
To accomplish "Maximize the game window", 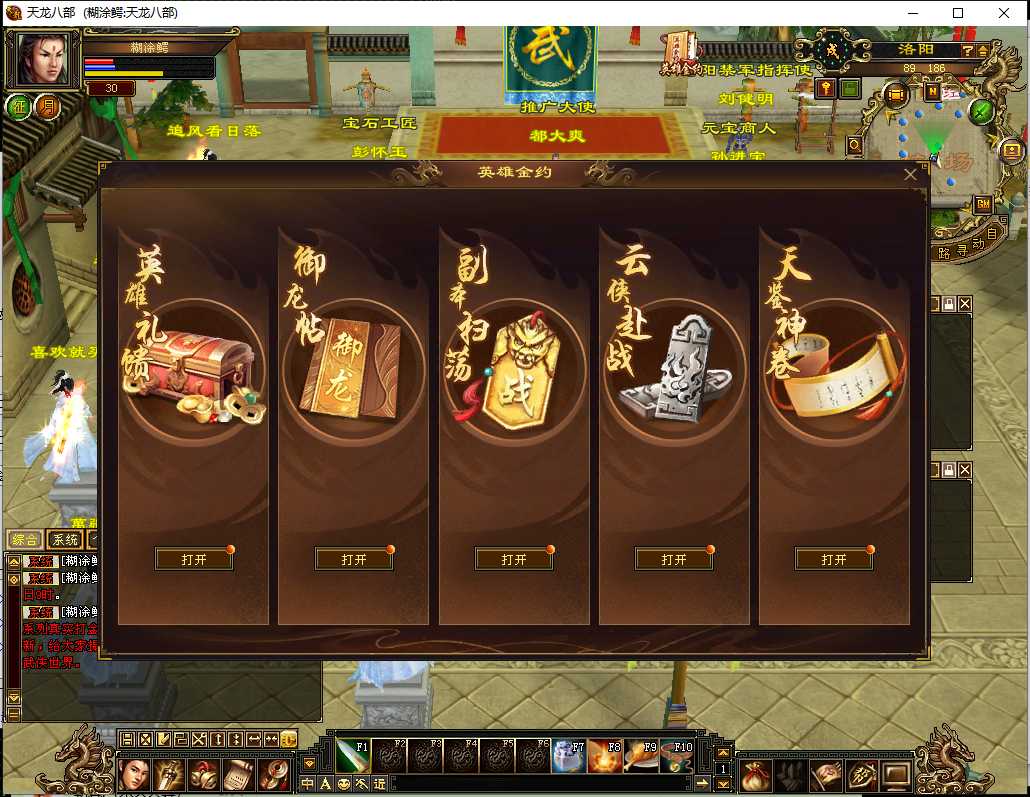I will click(x=958, y=13).
